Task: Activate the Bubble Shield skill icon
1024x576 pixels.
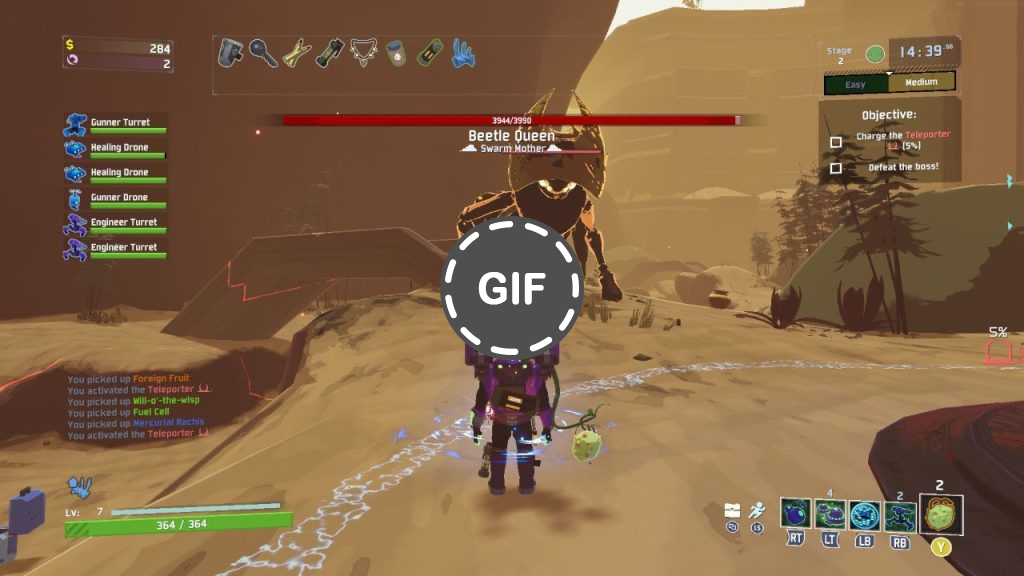Action: pos(864,515)
